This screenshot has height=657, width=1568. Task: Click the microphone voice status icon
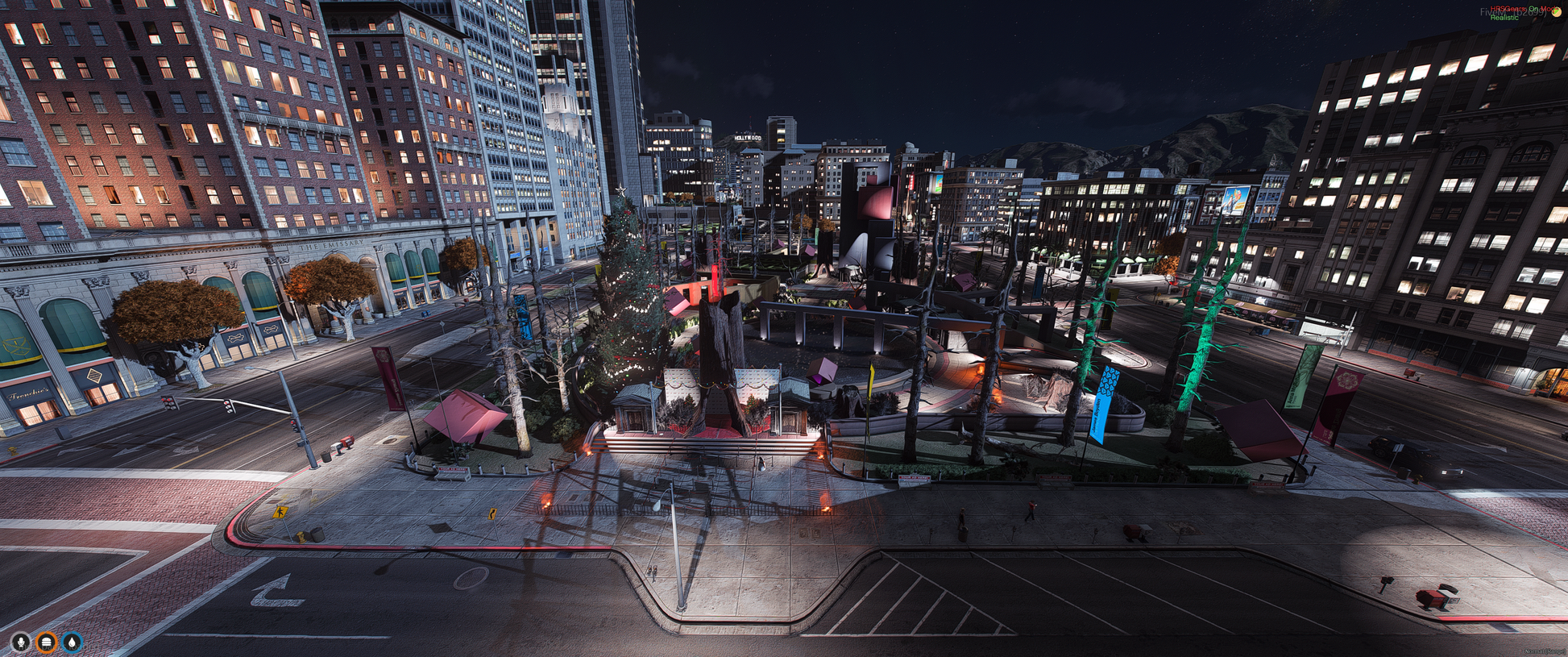click(21, 642)
